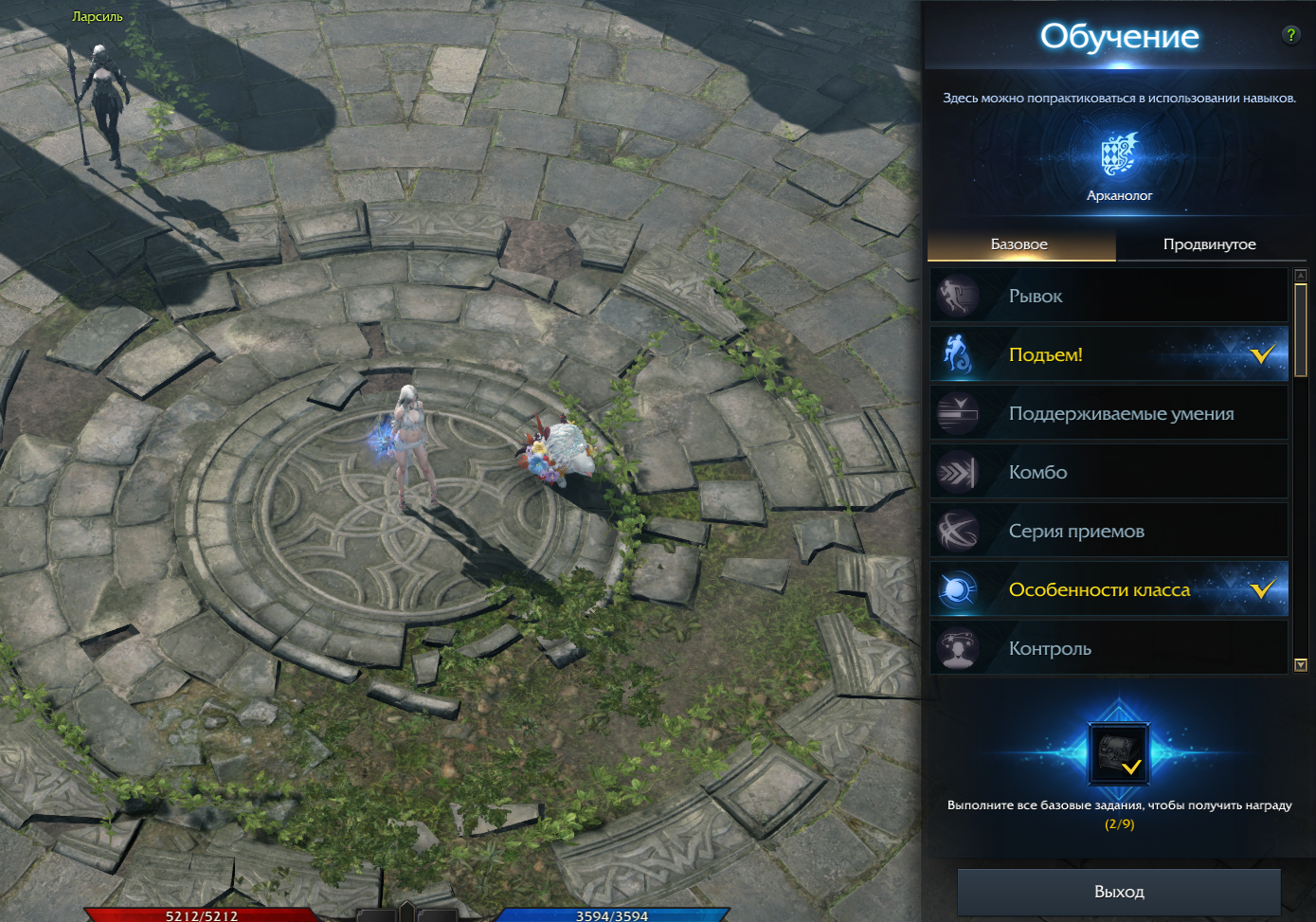Image resolution: width=1316 pixels, height=922 pixels.
Task: Click the list's scroll-down arrow
Action: coord(1301,665)
